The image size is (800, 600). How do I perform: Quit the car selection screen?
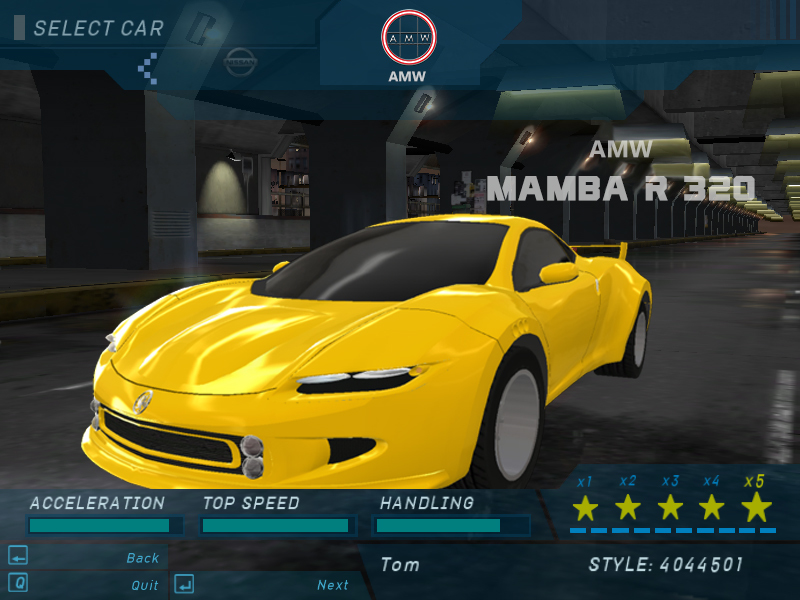coord(144,585)
